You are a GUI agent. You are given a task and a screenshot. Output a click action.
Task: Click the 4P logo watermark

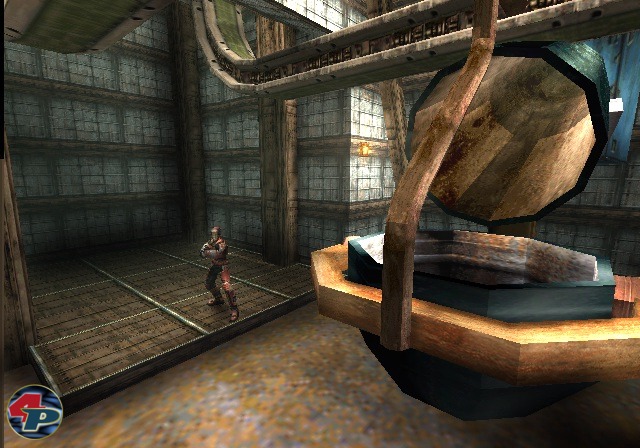[36, 409]
